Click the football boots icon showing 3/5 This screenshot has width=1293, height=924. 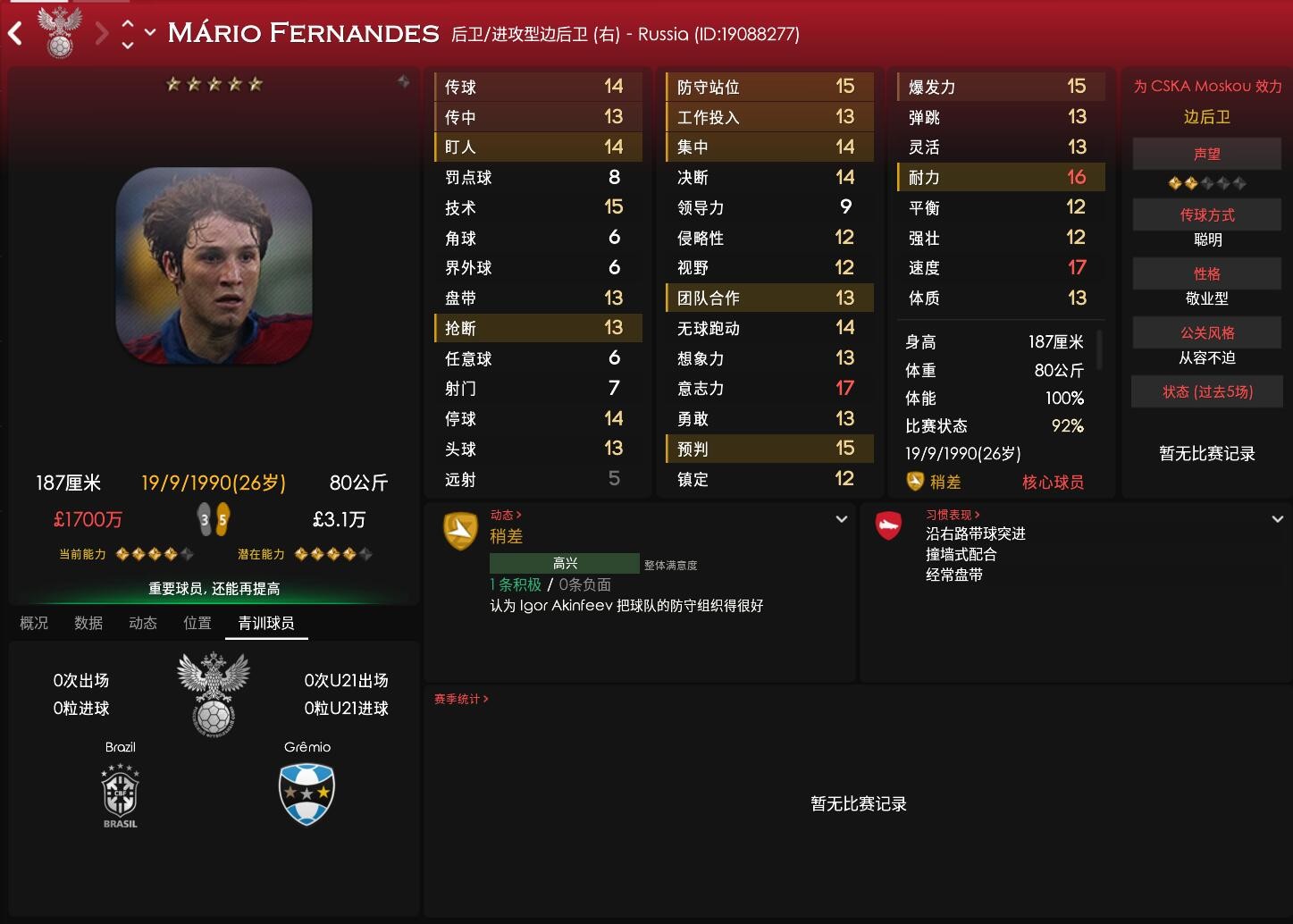214,517
